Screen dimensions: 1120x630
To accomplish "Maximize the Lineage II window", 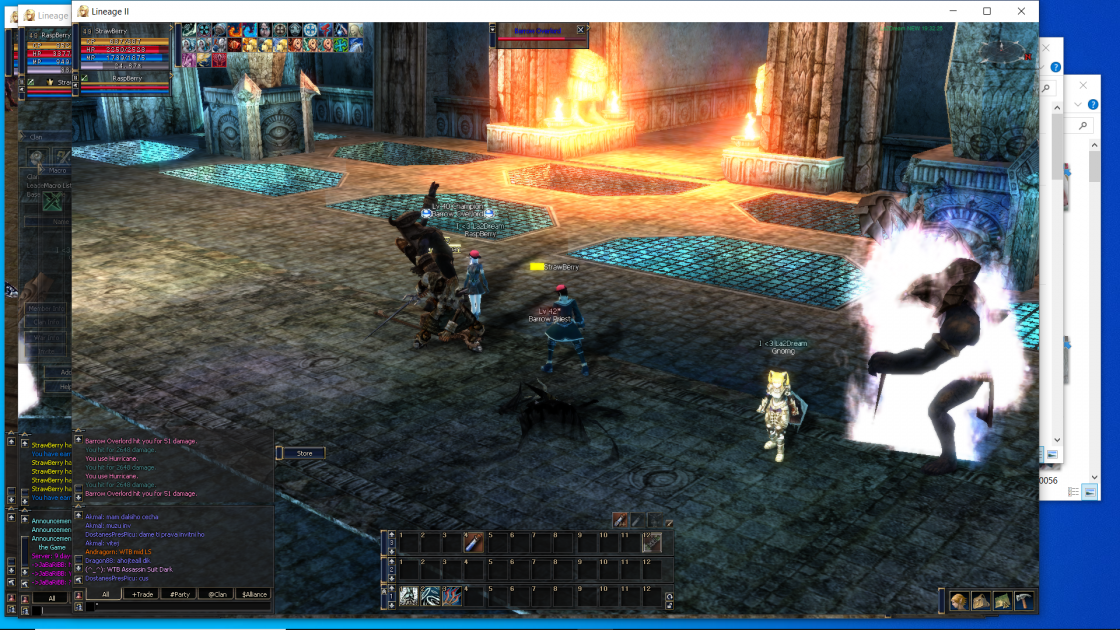I will click(x=987, y=11).
